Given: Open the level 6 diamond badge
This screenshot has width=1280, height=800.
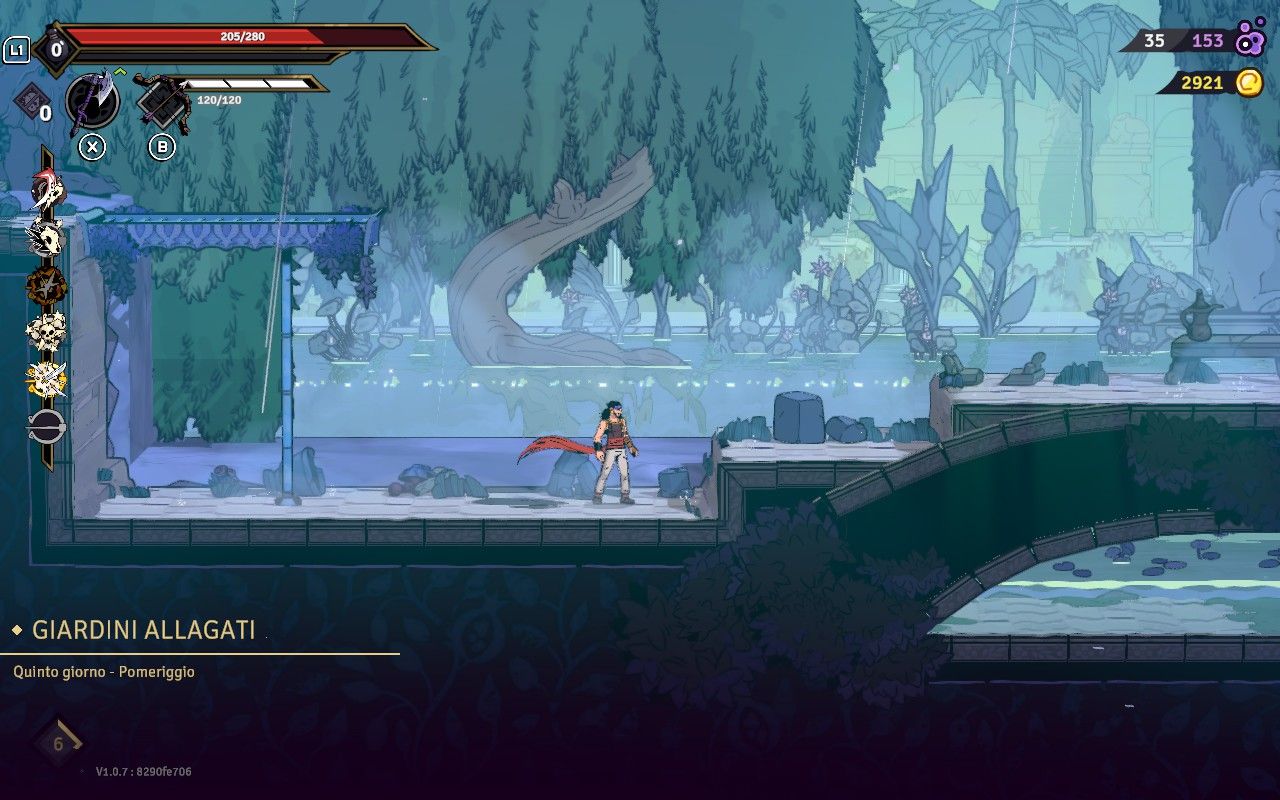Looking at the screenshot, I should 58,743.
